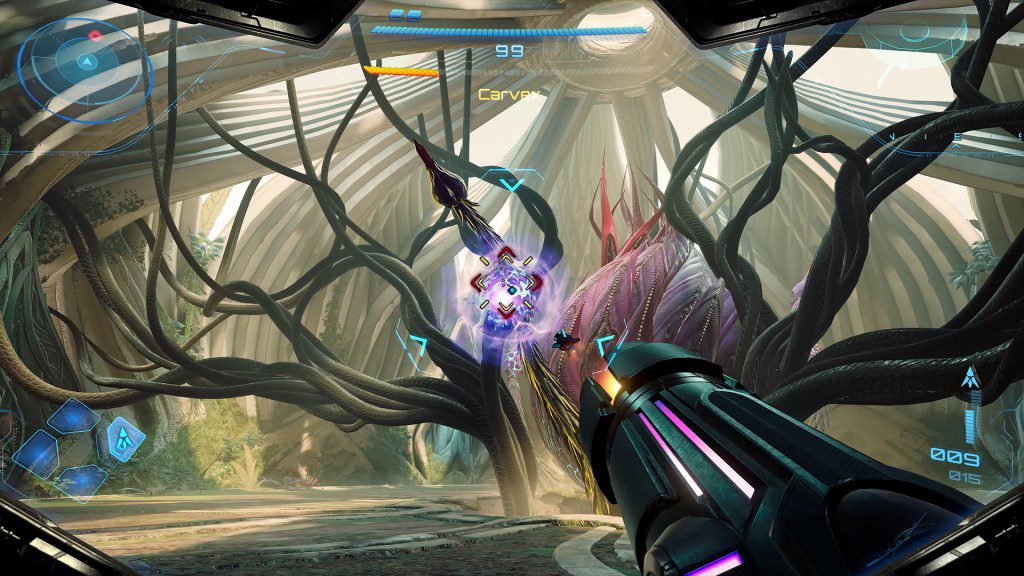Select the highlighted missile weapon diamond
The image size is (1024, 576).
click(x=122, y=437)
